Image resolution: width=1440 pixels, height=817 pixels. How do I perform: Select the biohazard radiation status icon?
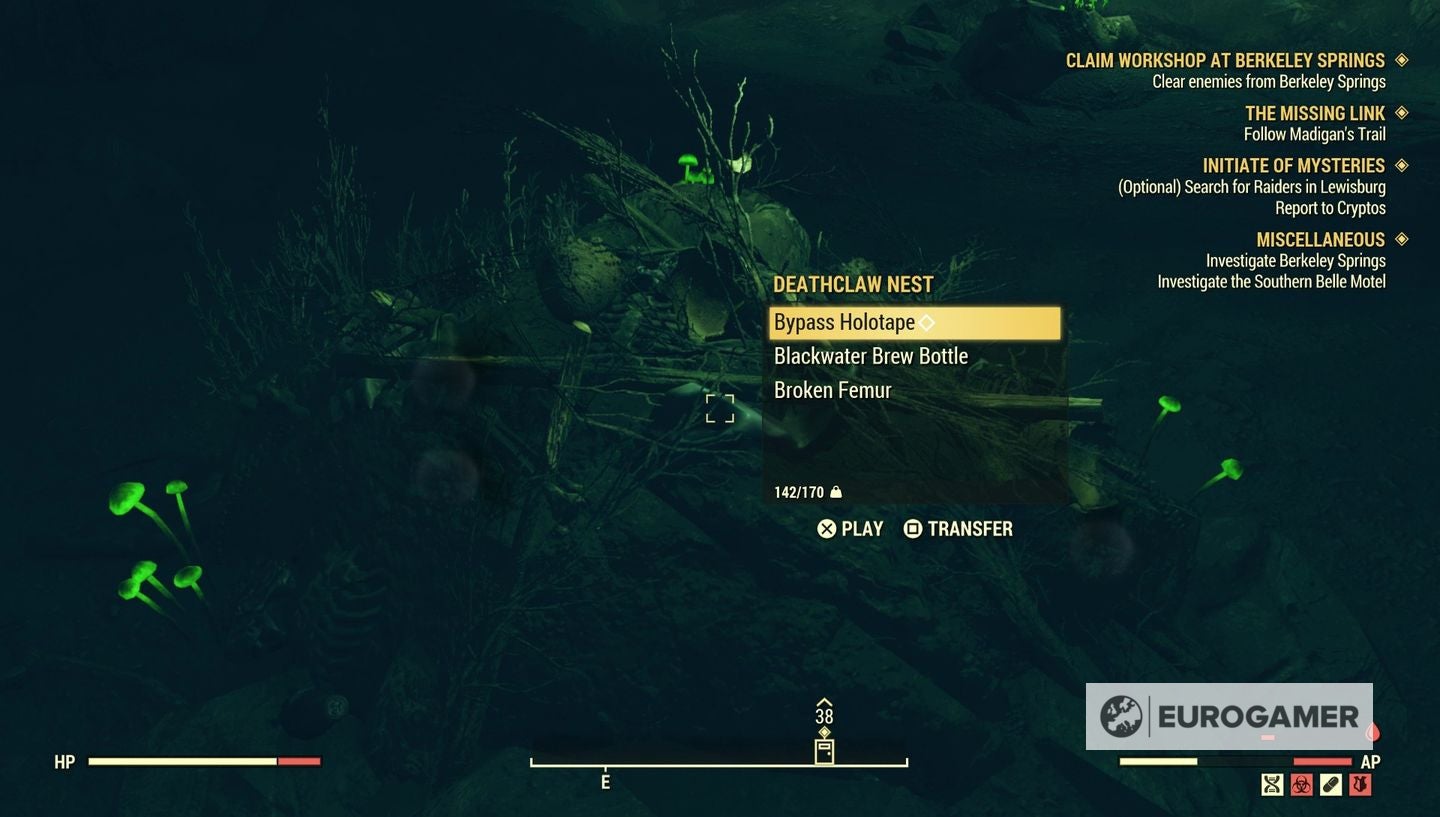click(x=1301, y=785)
